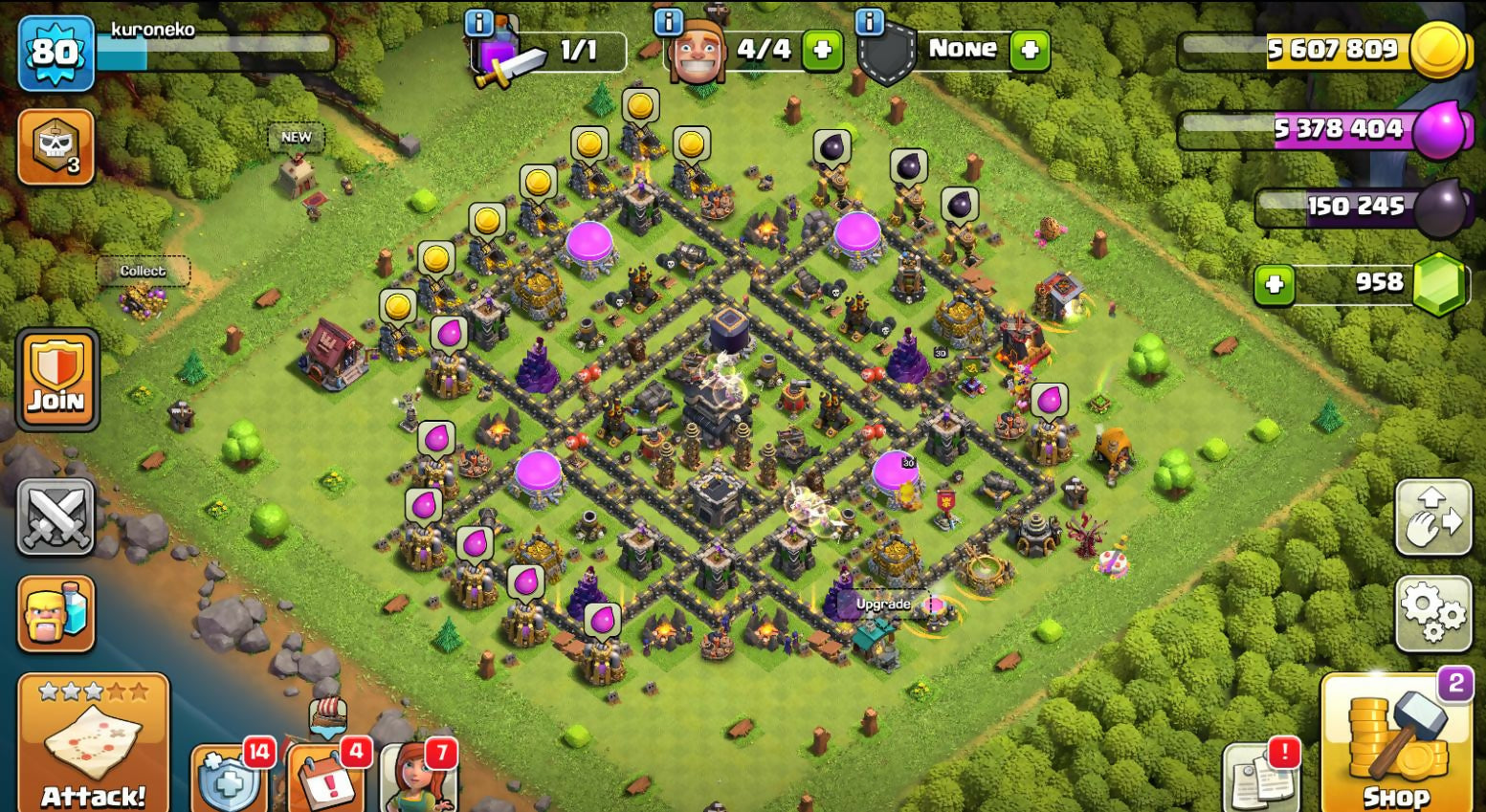Screen dimensions: 1486x812
Task: Click the level 80 experience badge
Action: 55,52
